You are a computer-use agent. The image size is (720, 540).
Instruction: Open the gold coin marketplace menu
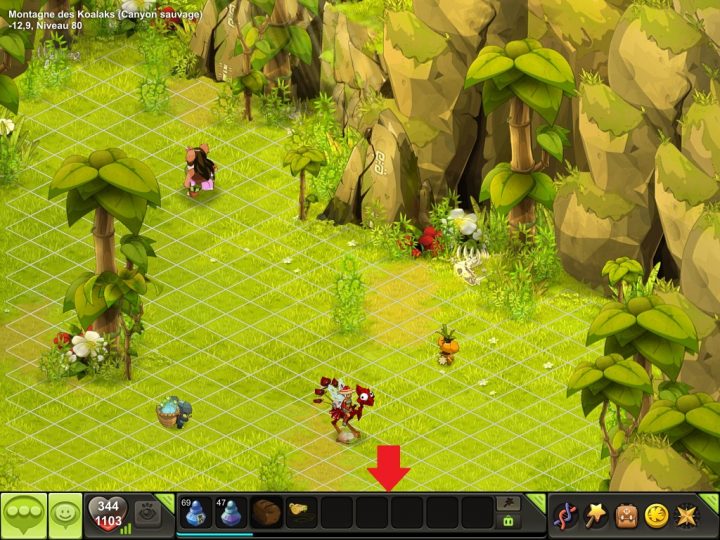coord(656,516)
